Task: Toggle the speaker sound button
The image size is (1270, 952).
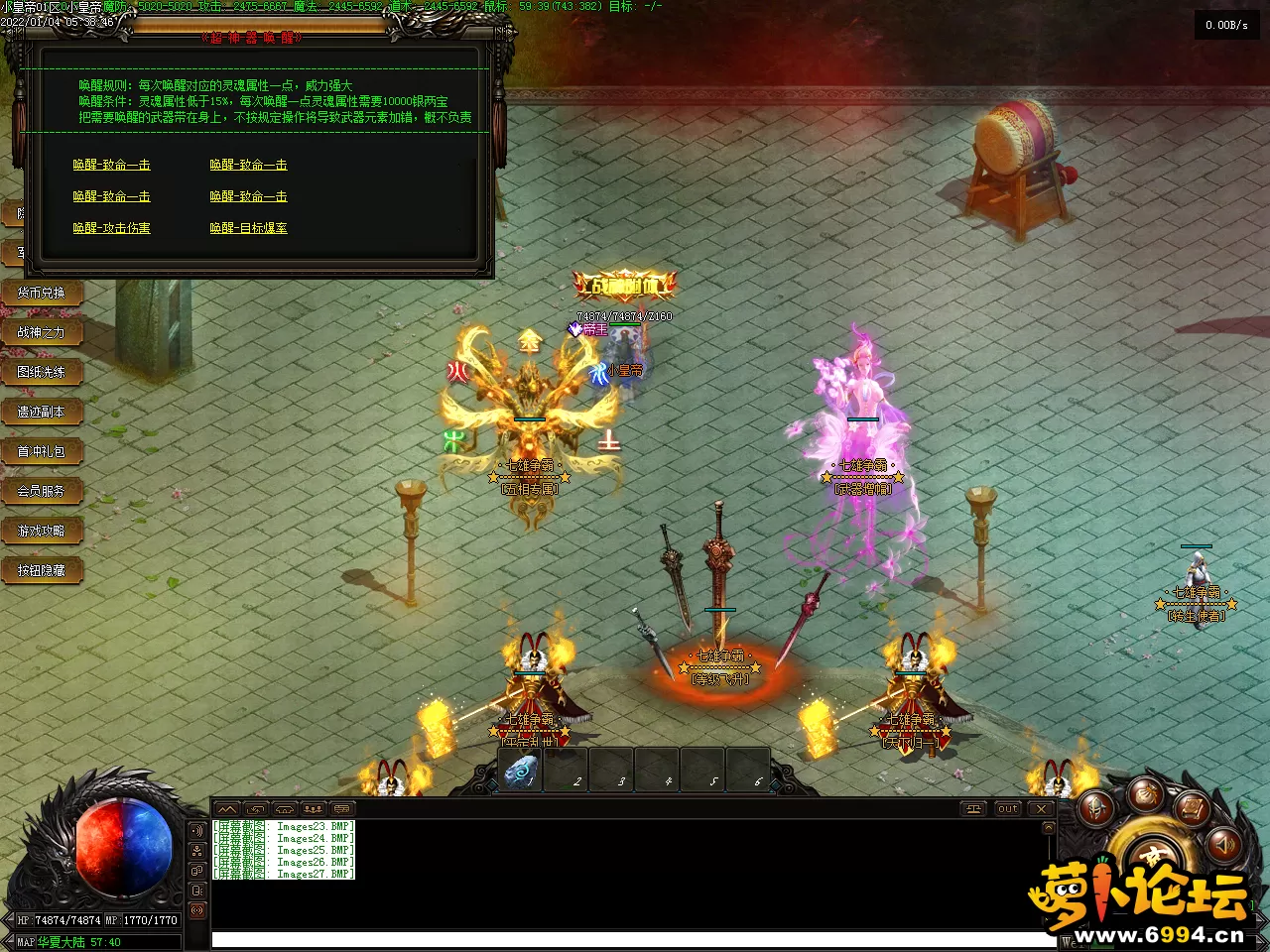Action: click(x=1223, y=844)
